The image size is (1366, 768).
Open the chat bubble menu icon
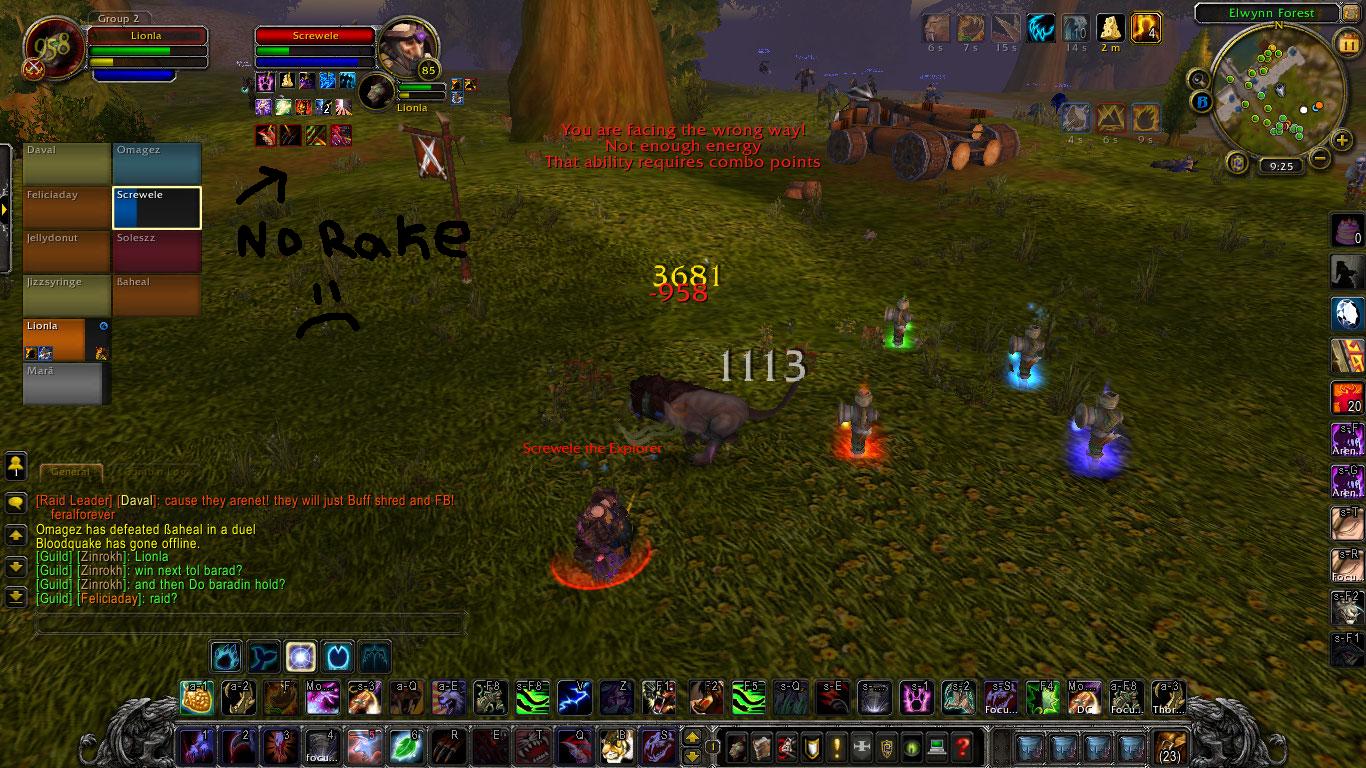(14, 502)
